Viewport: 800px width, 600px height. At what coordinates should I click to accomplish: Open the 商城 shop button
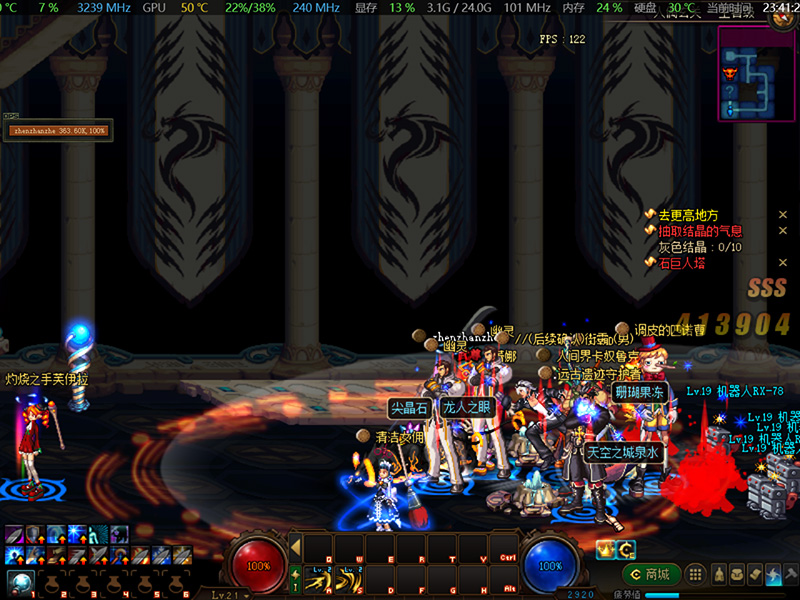651,574
